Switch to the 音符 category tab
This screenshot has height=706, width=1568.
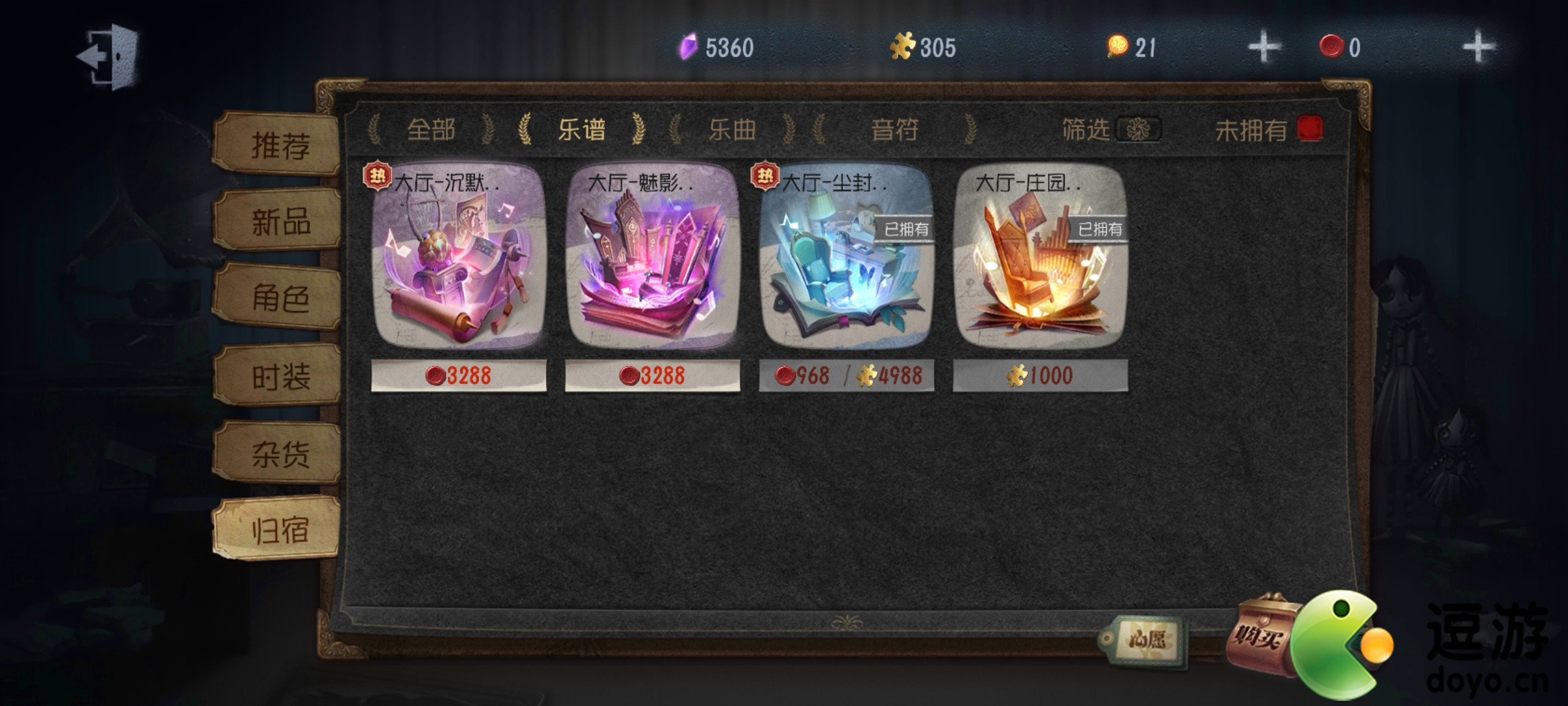click(897, 129)
